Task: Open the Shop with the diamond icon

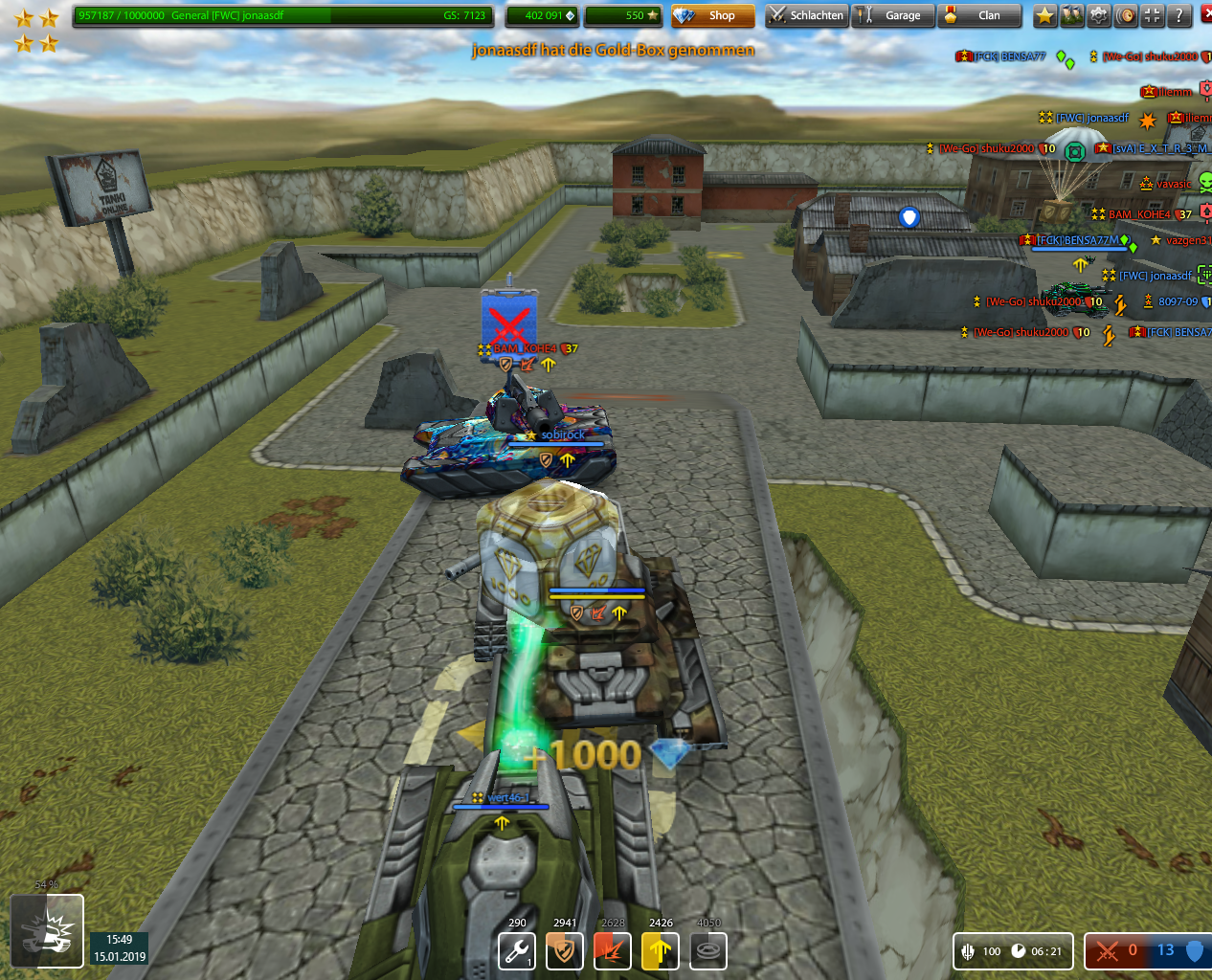Action: [712, 15]
